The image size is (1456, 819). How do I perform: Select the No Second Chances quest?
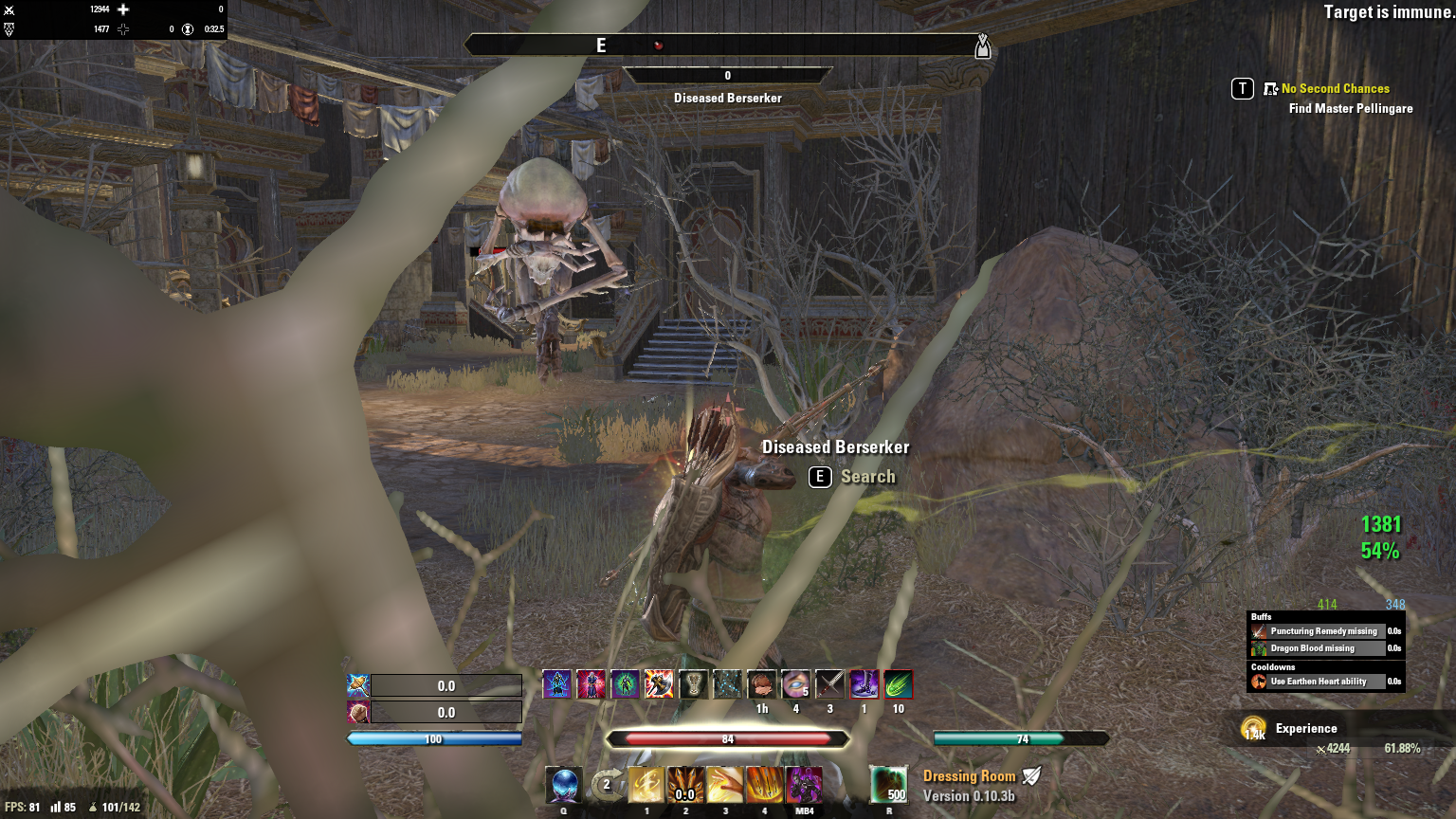tap(1336, 88)
